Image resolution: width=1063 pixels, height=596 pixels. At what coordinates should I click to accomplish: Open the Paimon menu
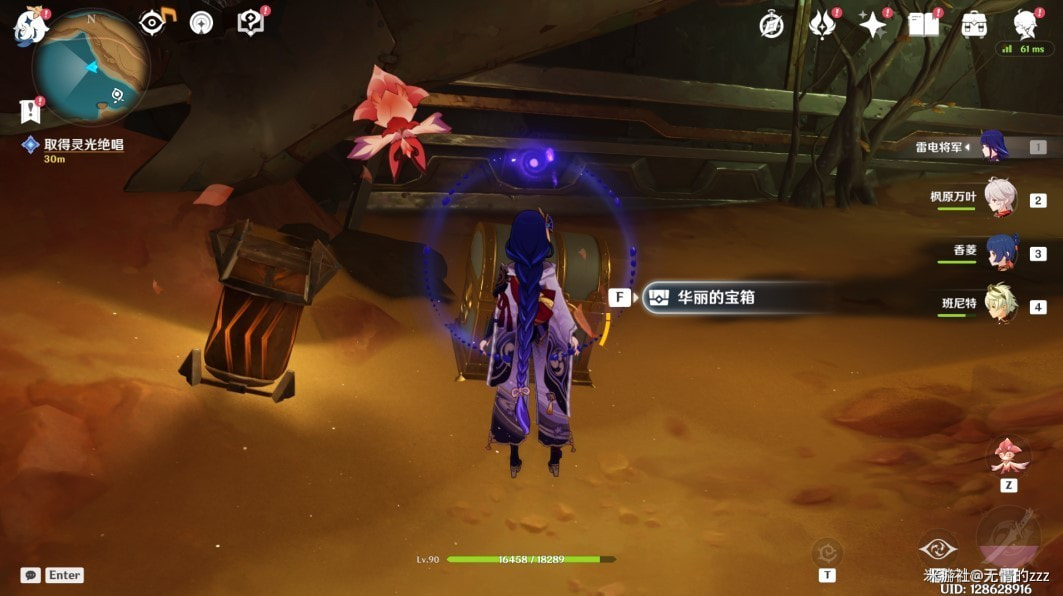point(29,27)
